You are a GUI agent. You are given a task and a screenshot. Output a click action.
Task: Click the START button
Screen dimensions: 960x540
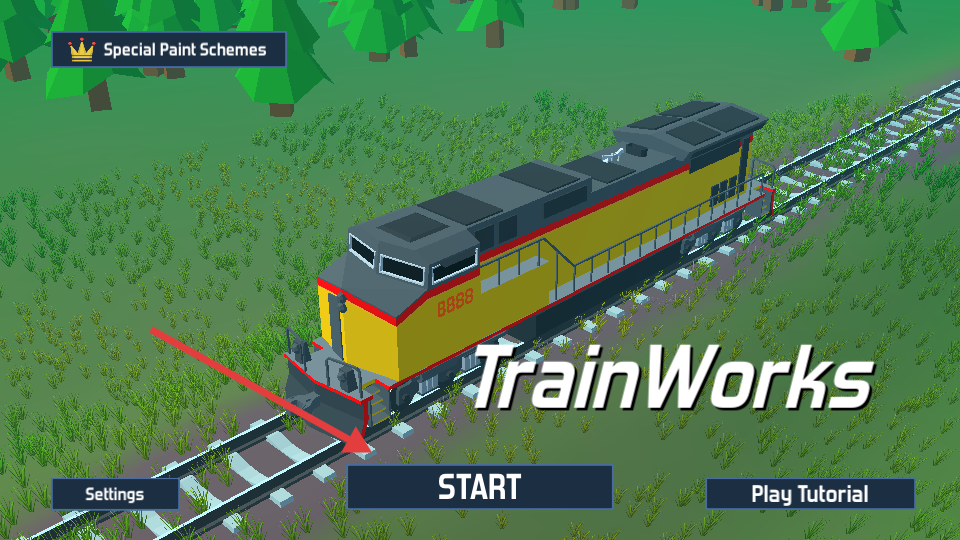tap(479, 487)
